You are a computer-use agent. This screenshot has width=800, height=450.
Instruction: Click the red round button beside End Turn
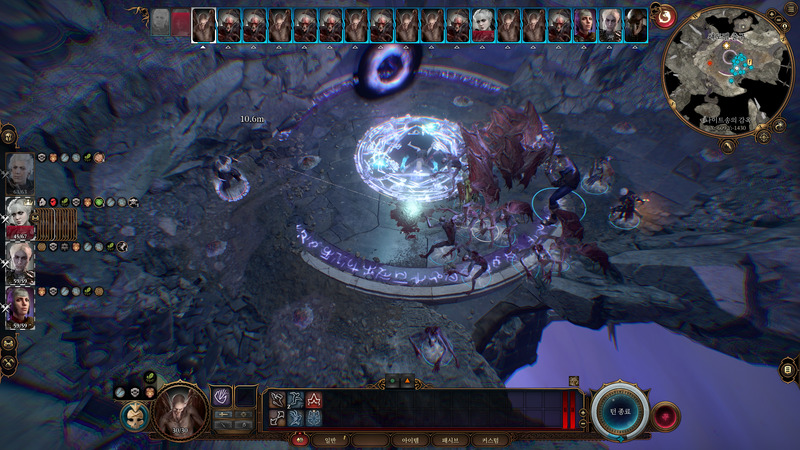[664, 412]
